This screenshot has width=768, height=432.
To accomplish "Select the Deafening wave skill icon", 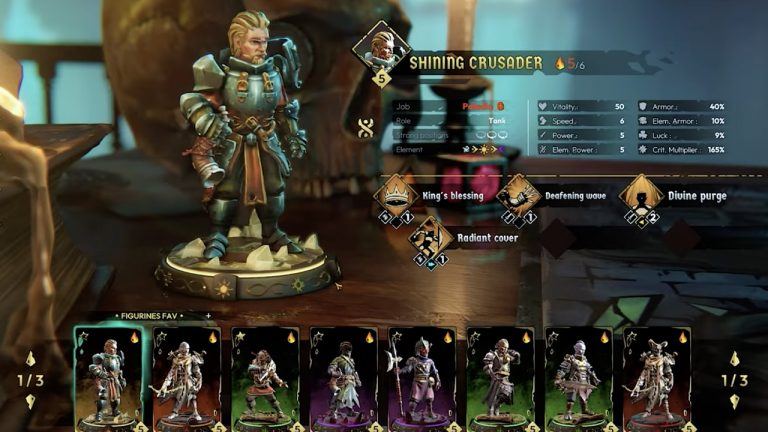I will point(518,194).
